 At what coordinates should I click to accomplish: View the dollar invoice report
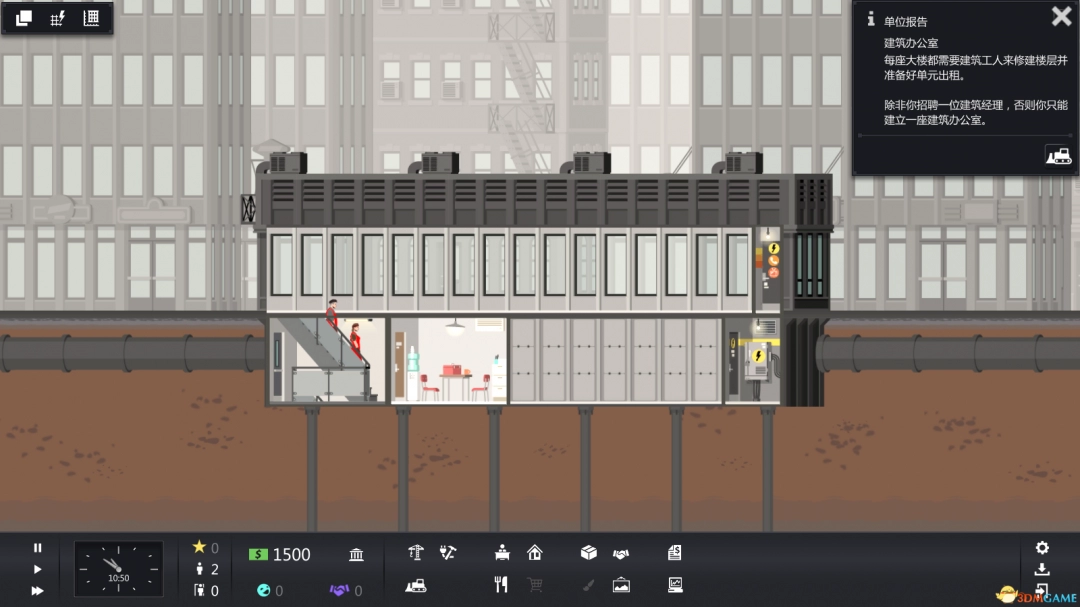[x=675, y=552]
